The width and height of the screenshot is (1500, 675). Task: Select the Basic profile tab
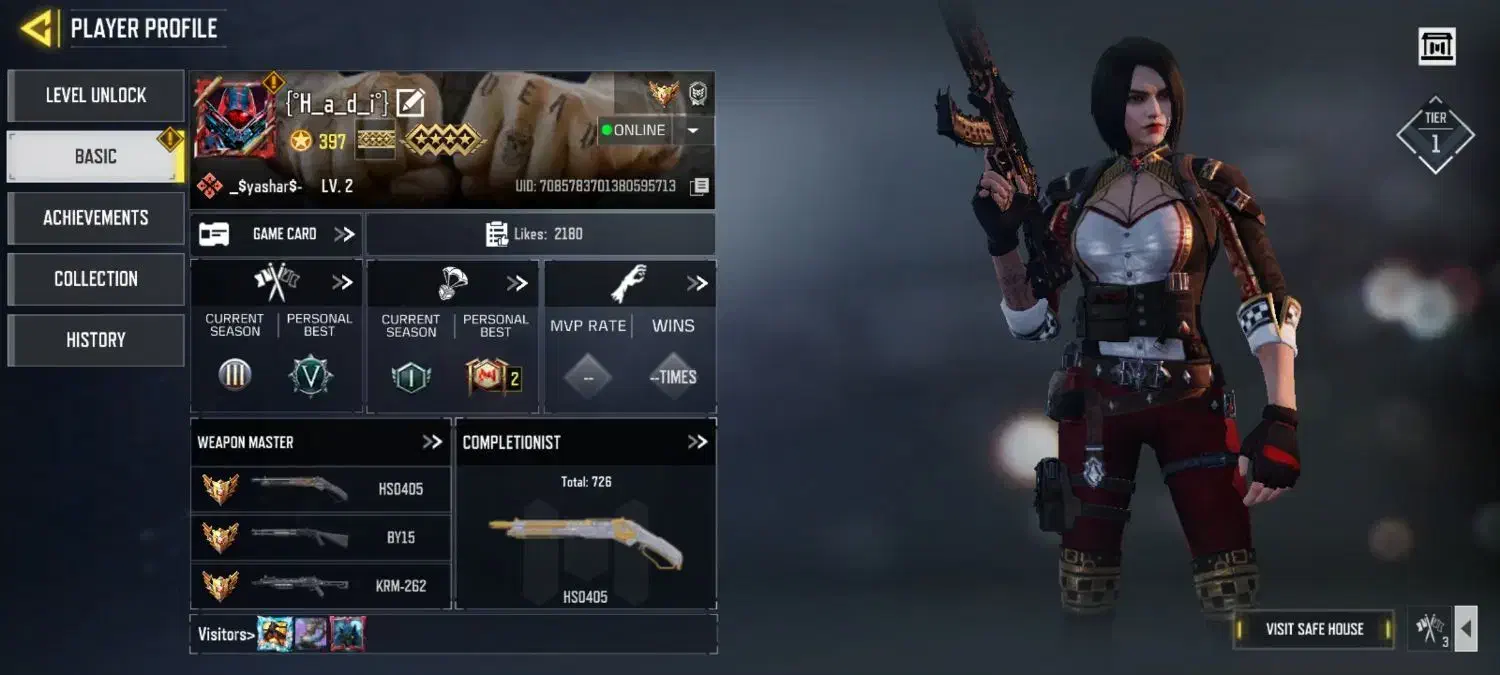pyautogui.click(x=96, y=157)
